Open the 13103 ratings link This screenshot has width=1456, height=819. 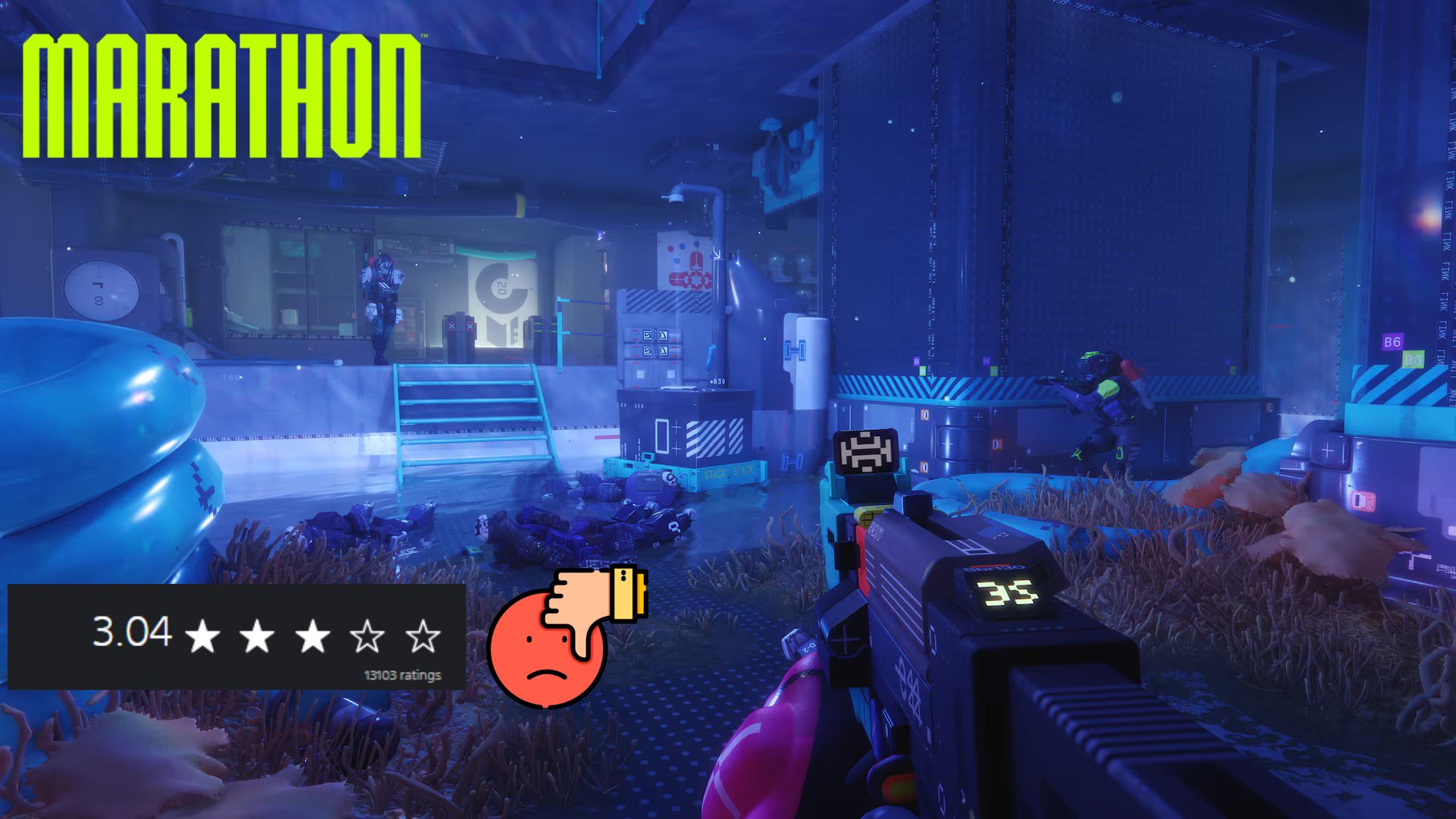click(402, 675)
